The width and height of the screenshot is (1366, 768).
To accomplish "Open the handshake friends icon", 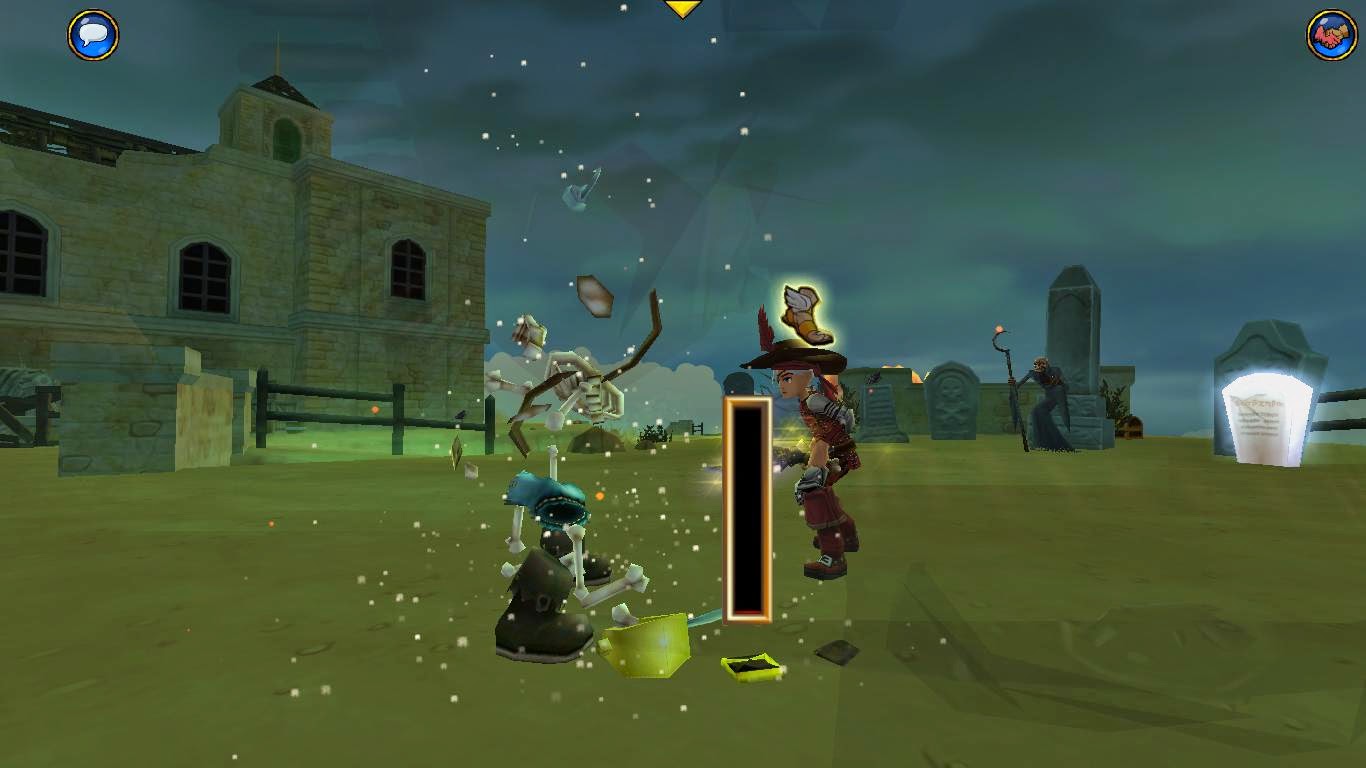I will coord(1331,36).
